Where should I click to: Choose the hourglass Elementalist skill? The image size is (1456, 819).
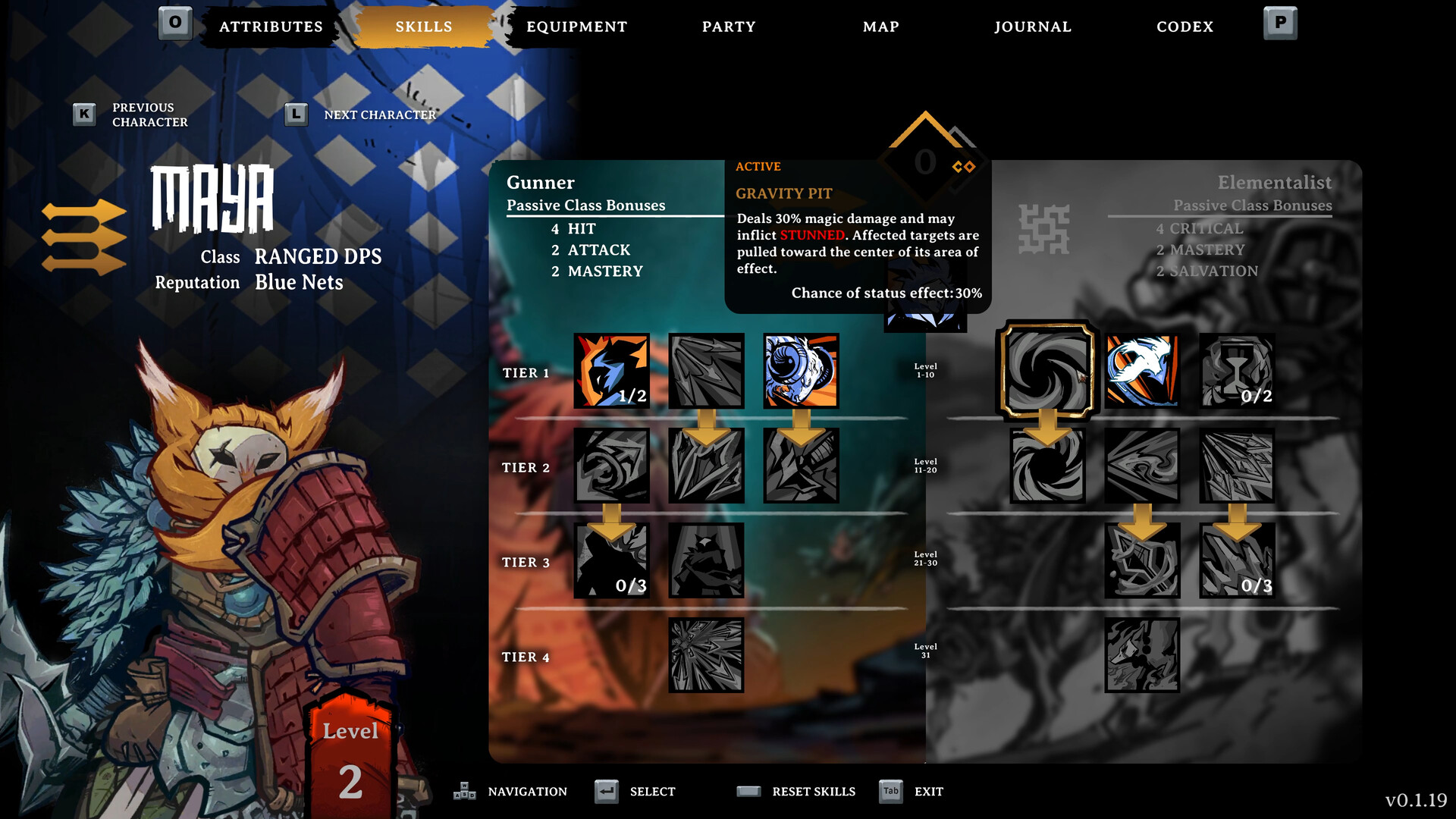tap(1237, 371)
